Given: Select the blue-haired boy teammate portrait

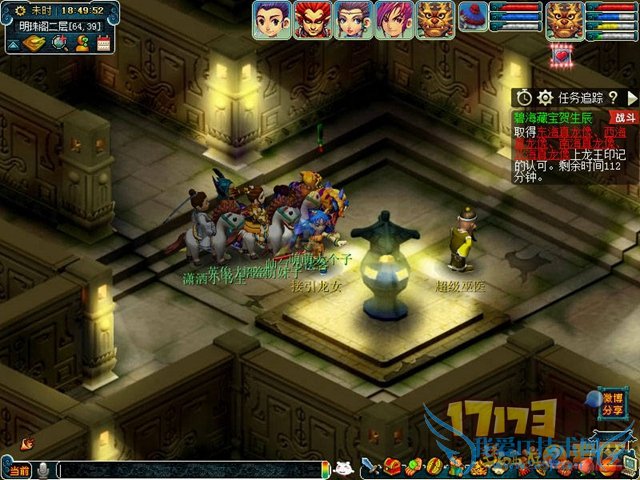Looking at the screenshot, I should point(271,18).
